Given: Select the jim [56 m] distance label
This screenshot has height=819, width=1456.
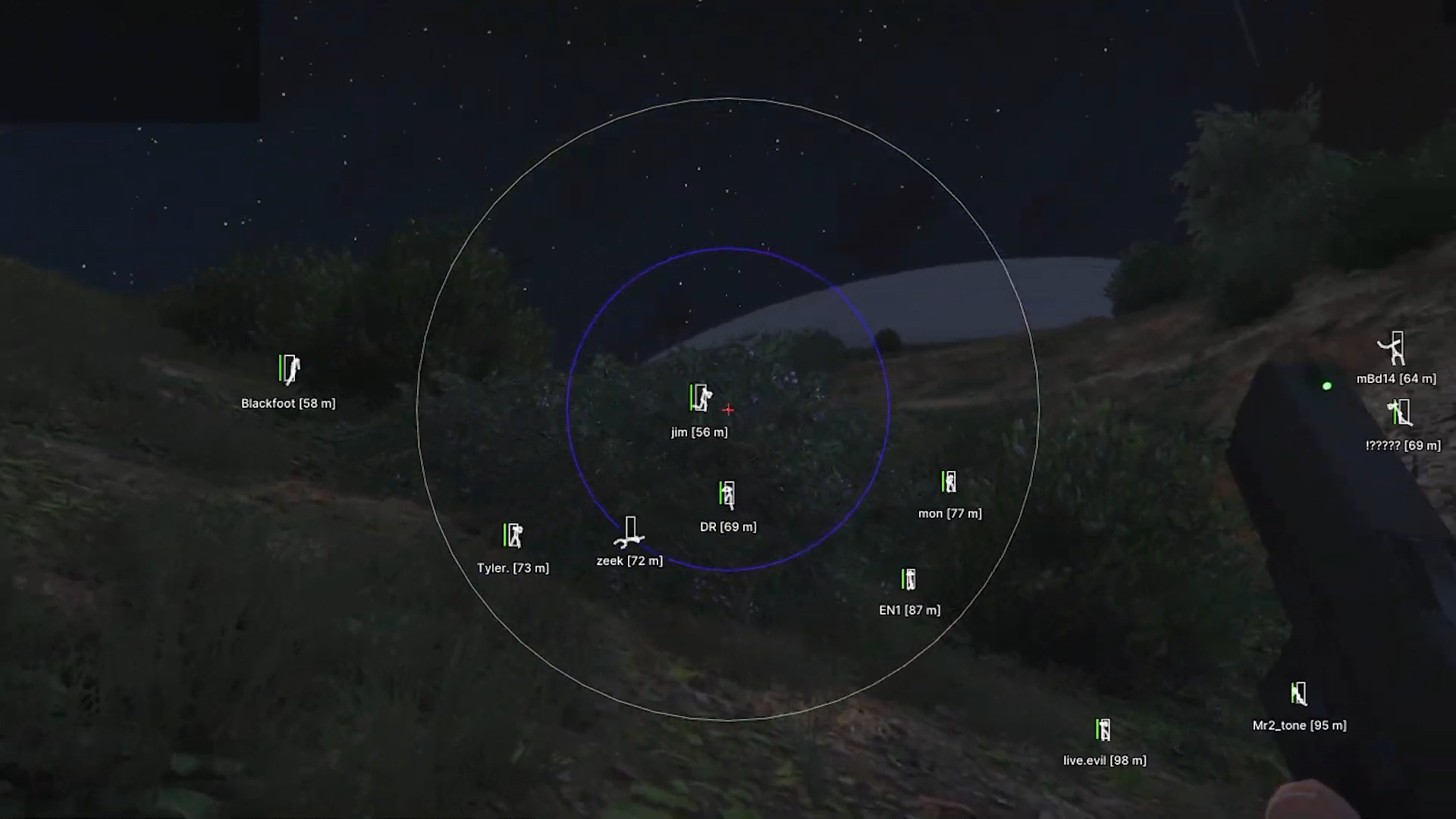Looking at the screenshot, I should click(699, 431).
